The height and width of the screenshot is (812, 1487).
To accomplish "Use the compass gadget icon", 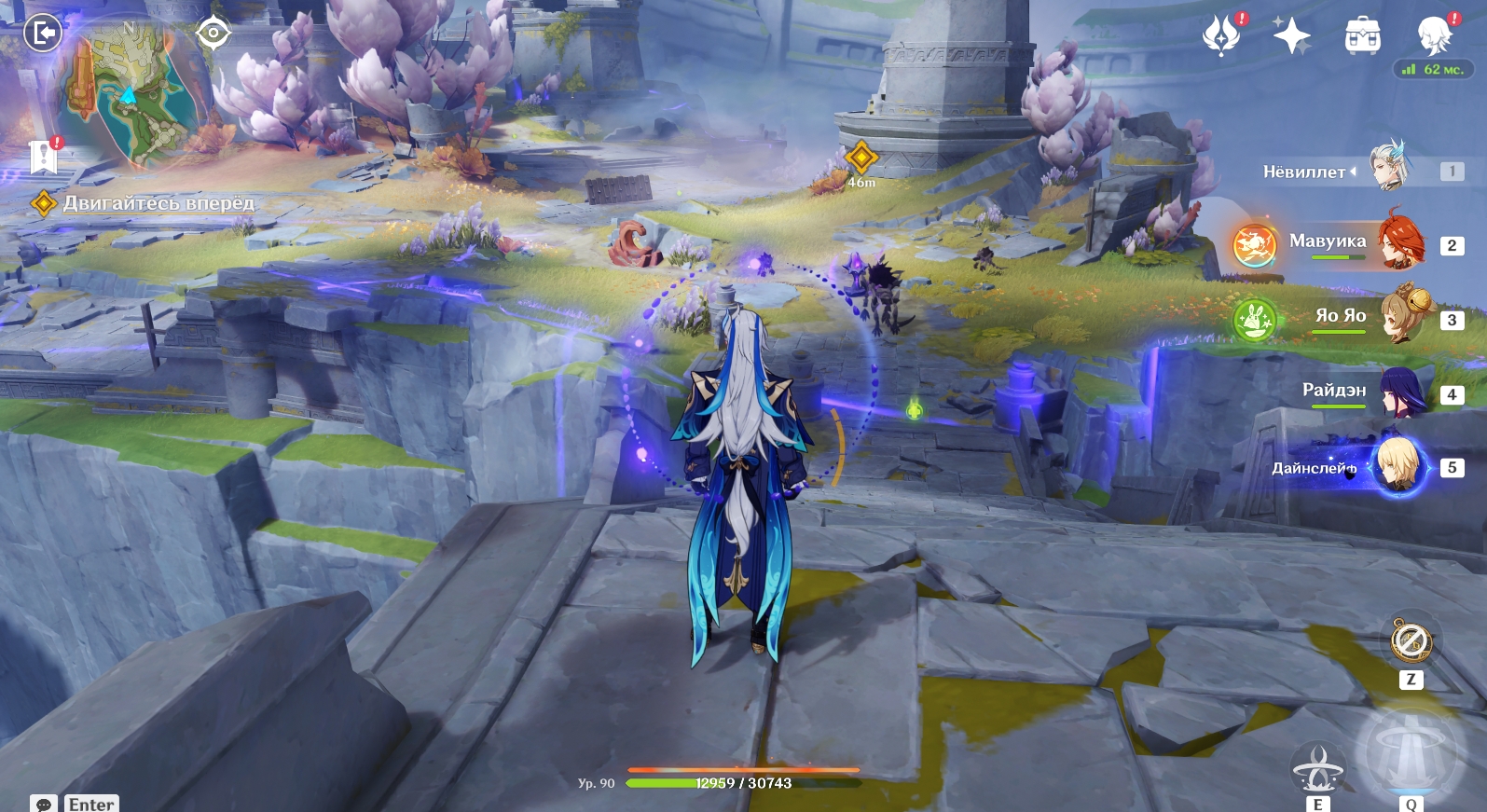I will [x=1411, y=641].
